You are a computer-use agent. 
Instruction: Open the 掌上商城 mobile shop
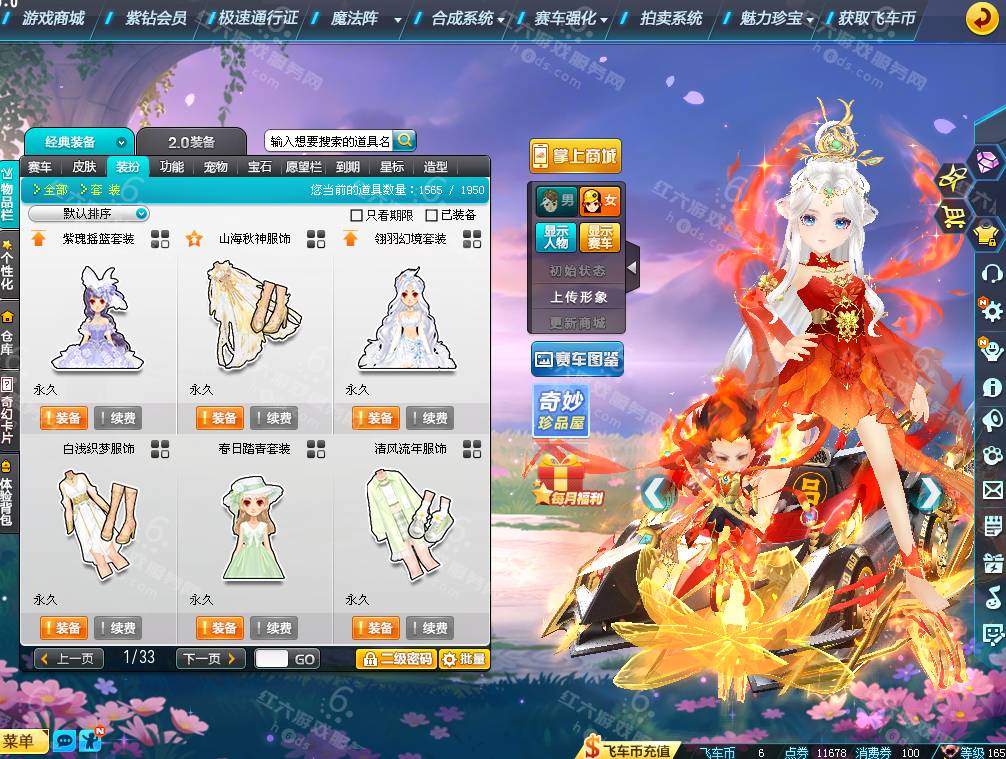(x=575, y=156)
